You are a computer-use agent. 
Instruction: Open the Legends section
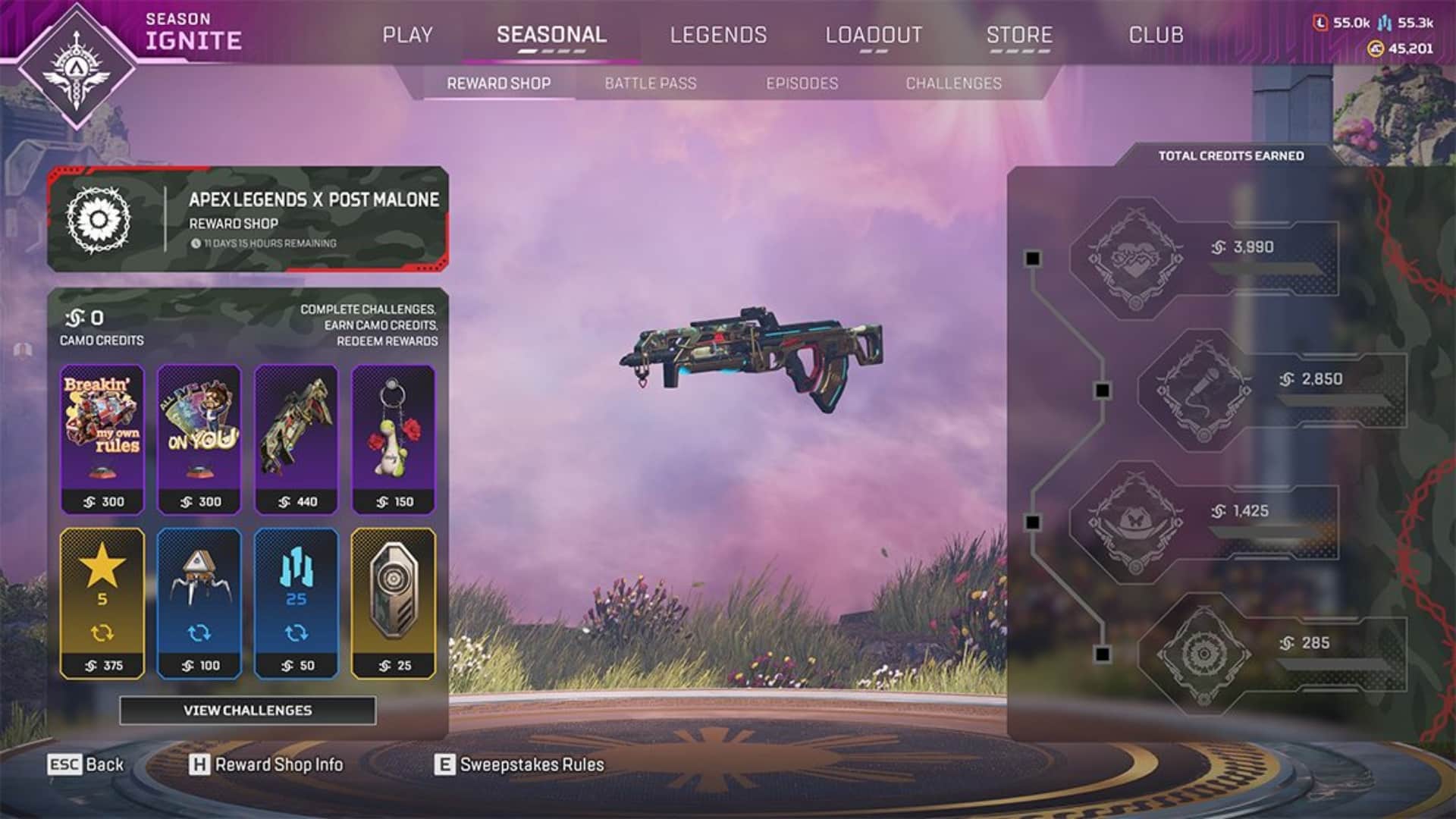pyautogui.click(x=718, y=34)
